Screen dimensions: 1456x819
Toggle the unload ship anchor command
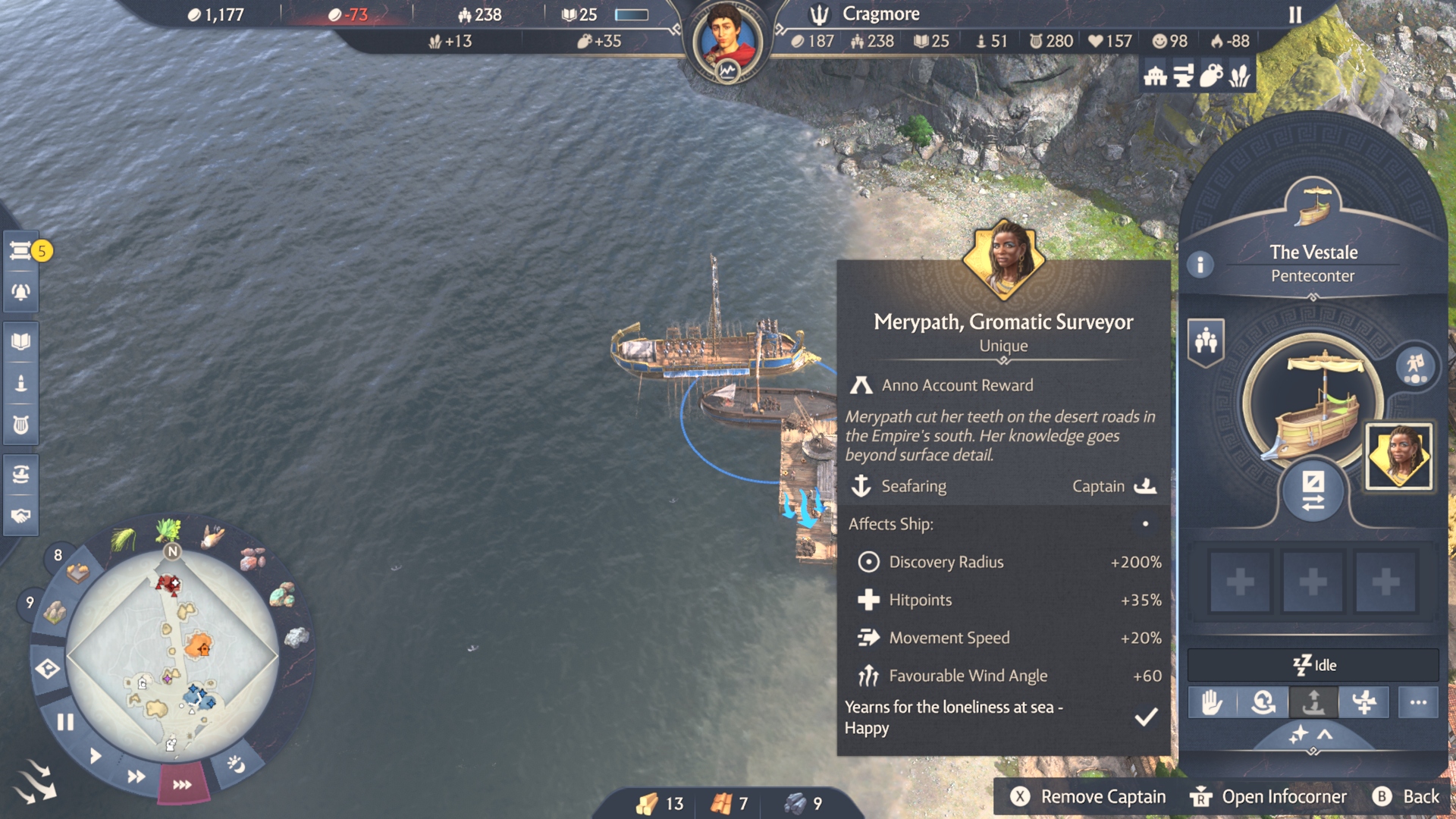point(1314,703)
